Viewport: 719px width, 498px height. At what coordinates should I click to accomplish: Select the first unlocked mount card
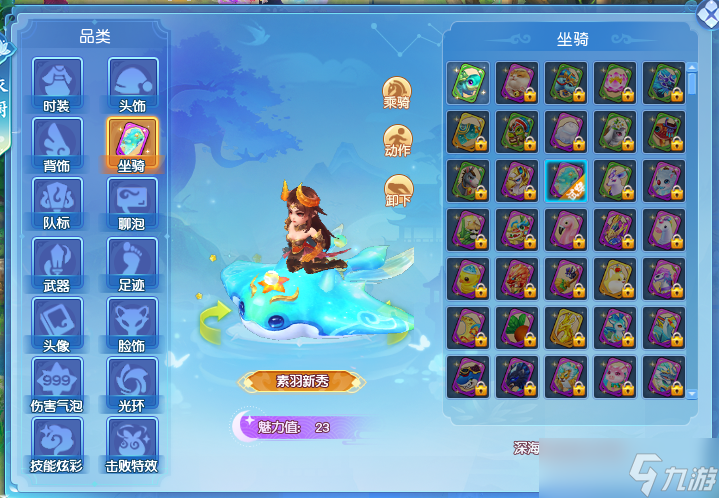[468, 82]
